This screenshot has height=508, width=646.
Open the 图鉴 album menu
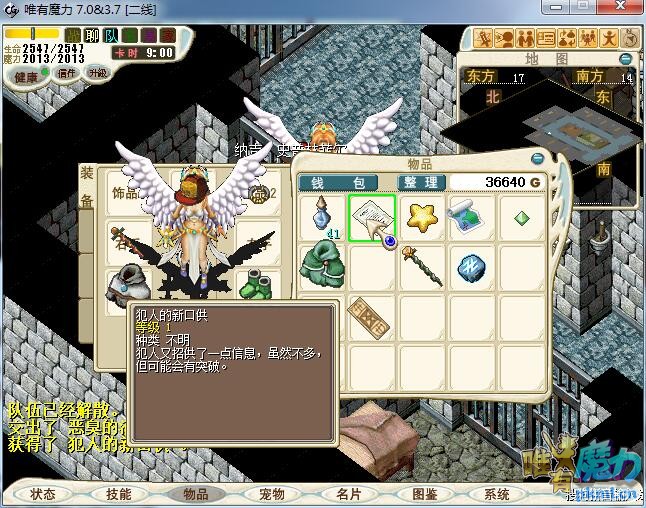pos(424,494)
